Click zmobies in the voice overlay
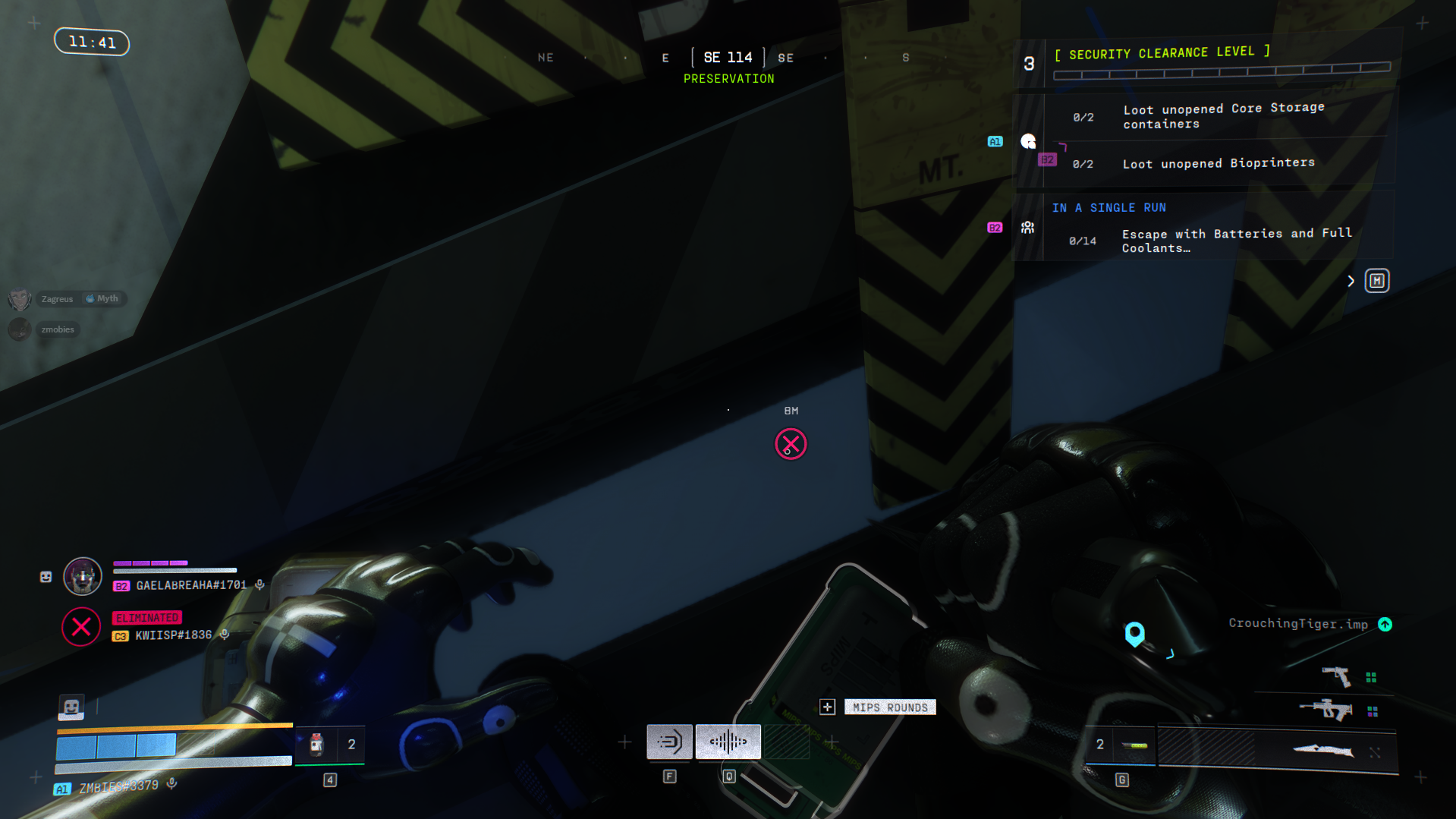Image resolution: width=1456 pixels, height=819 pixels. pos(58,329)
